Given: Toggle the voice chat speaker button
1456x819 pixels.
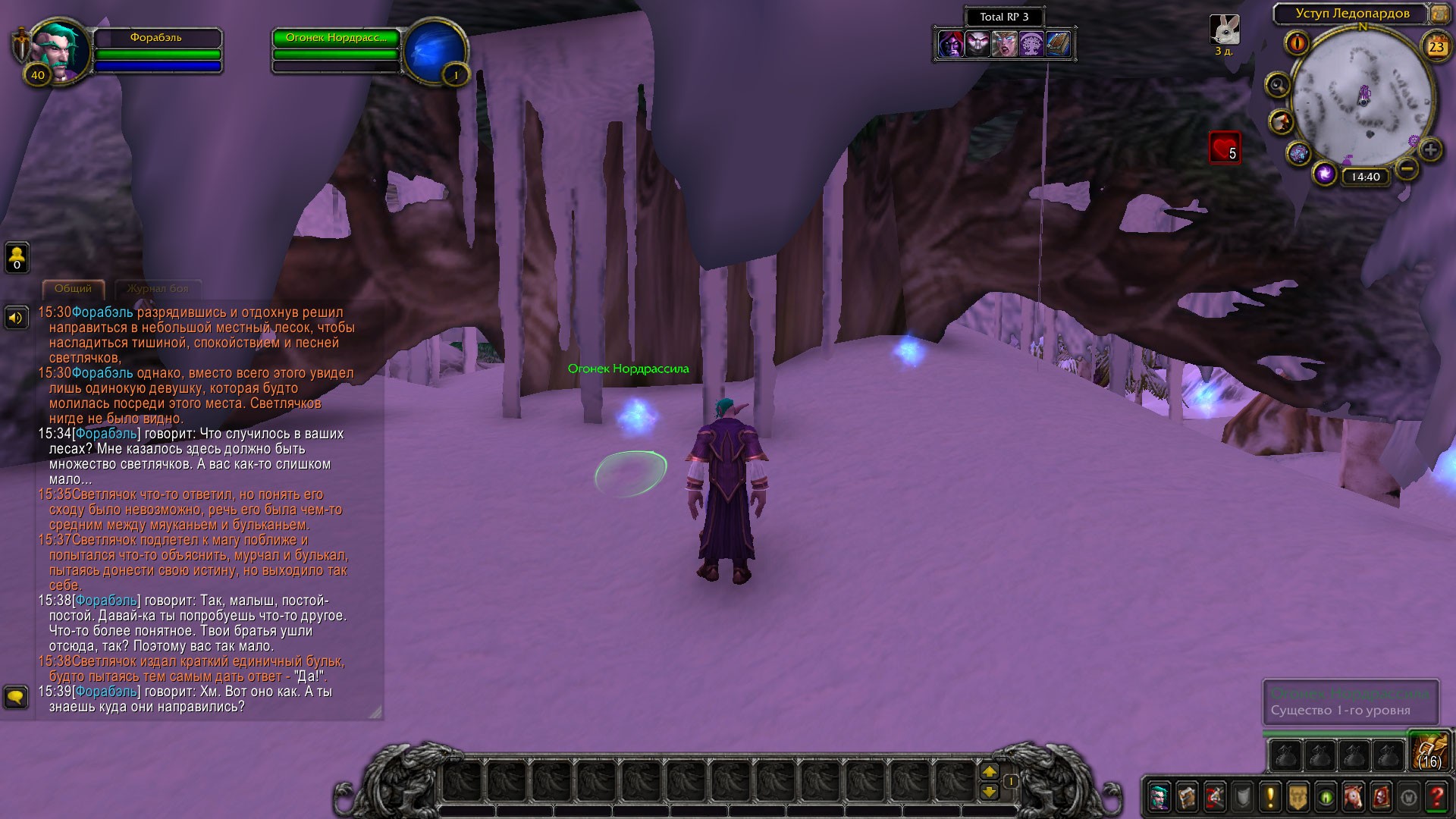Looking at the screenshot, I should tap(16, 318).
